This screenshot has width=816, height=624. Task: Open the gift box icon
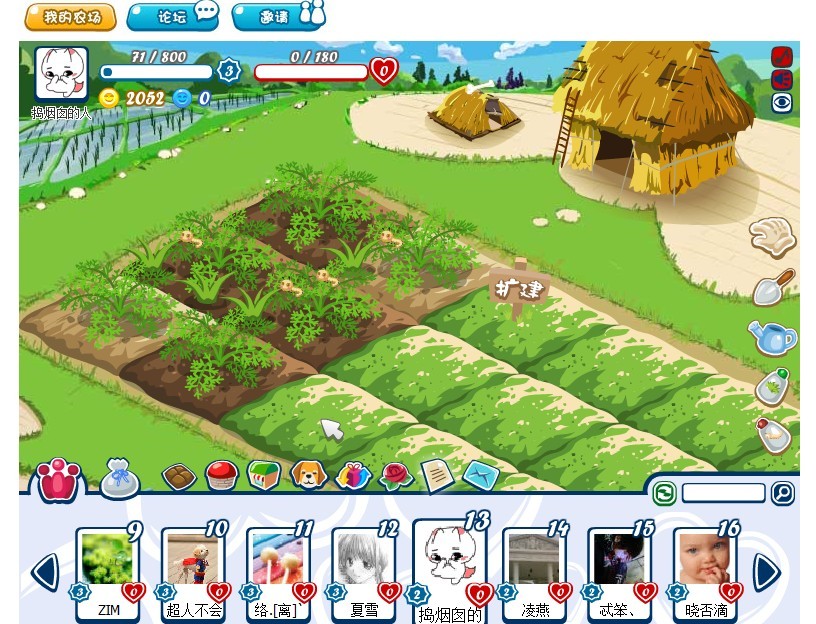coord(353,475)
